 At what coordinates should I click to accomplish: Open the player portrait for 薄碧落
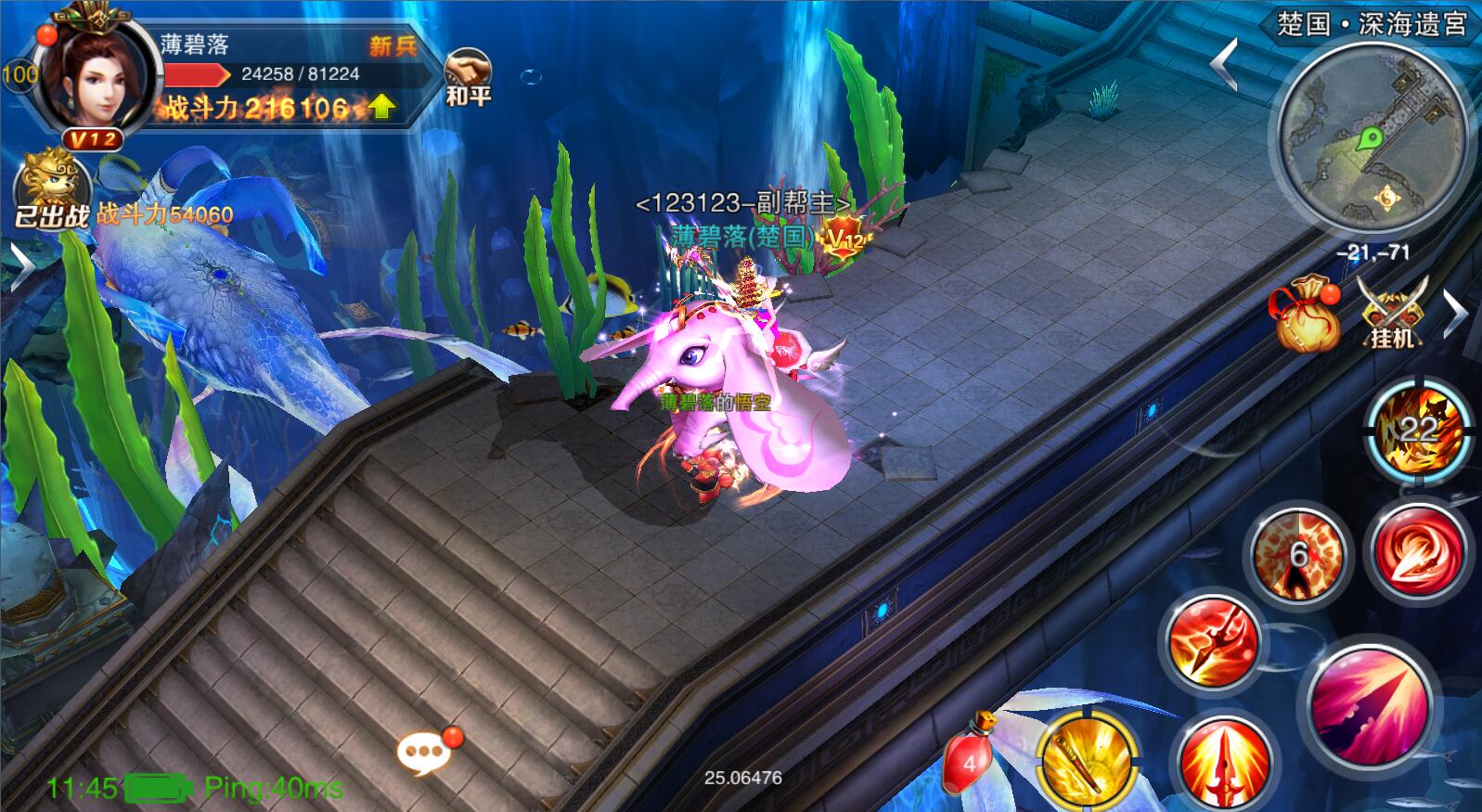[x=95, y=74]
